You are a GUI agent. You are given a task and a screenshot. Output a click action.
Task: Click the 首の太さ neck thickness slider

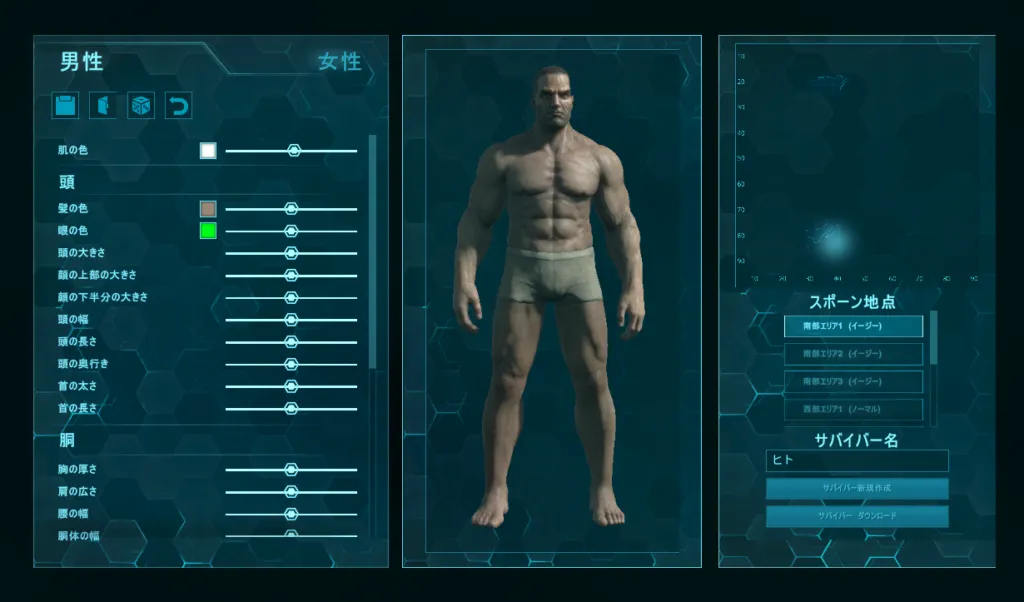pos(291,386)
